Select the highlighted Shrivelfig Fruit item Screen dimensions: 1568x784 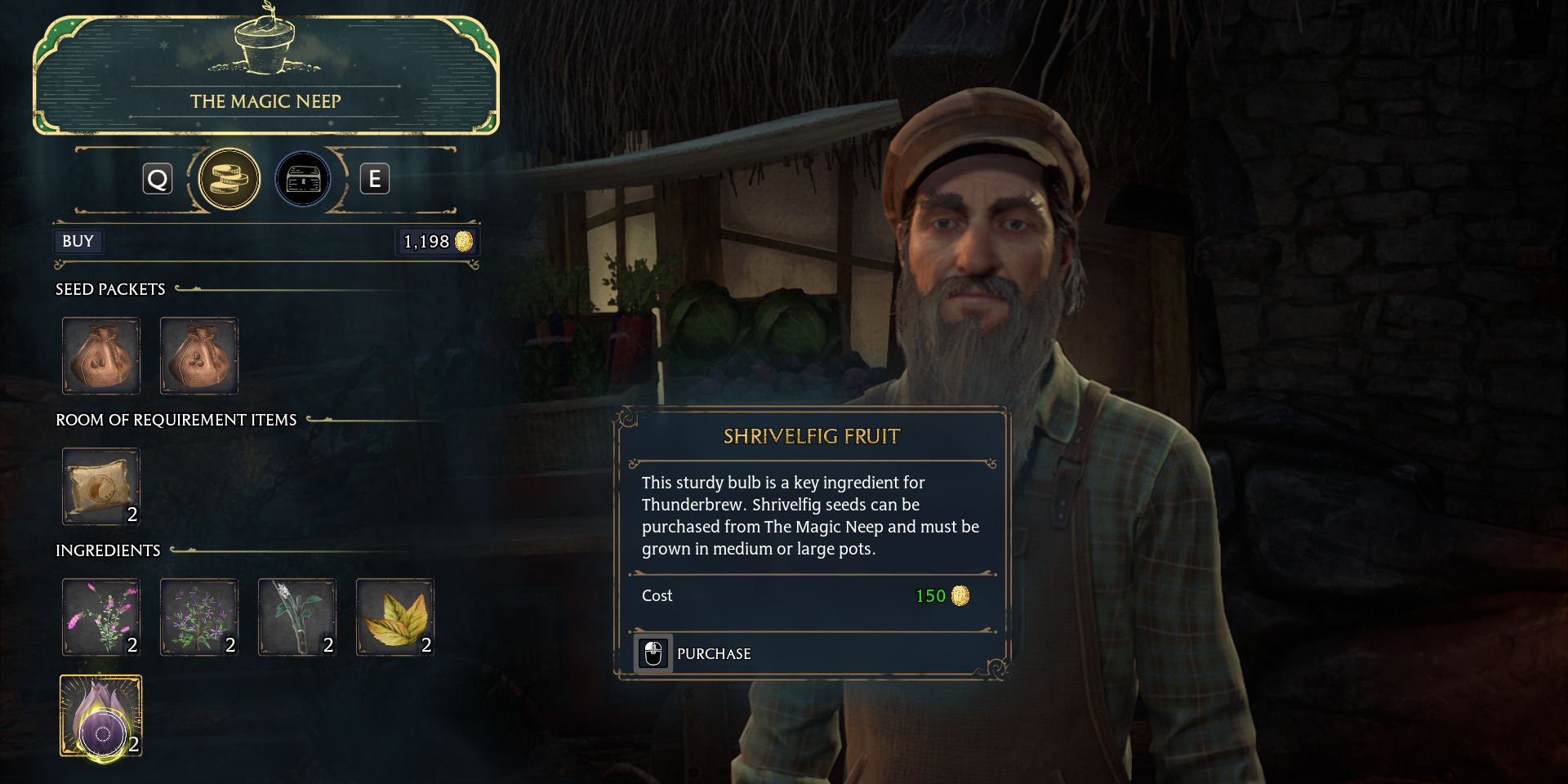[100, 717]
